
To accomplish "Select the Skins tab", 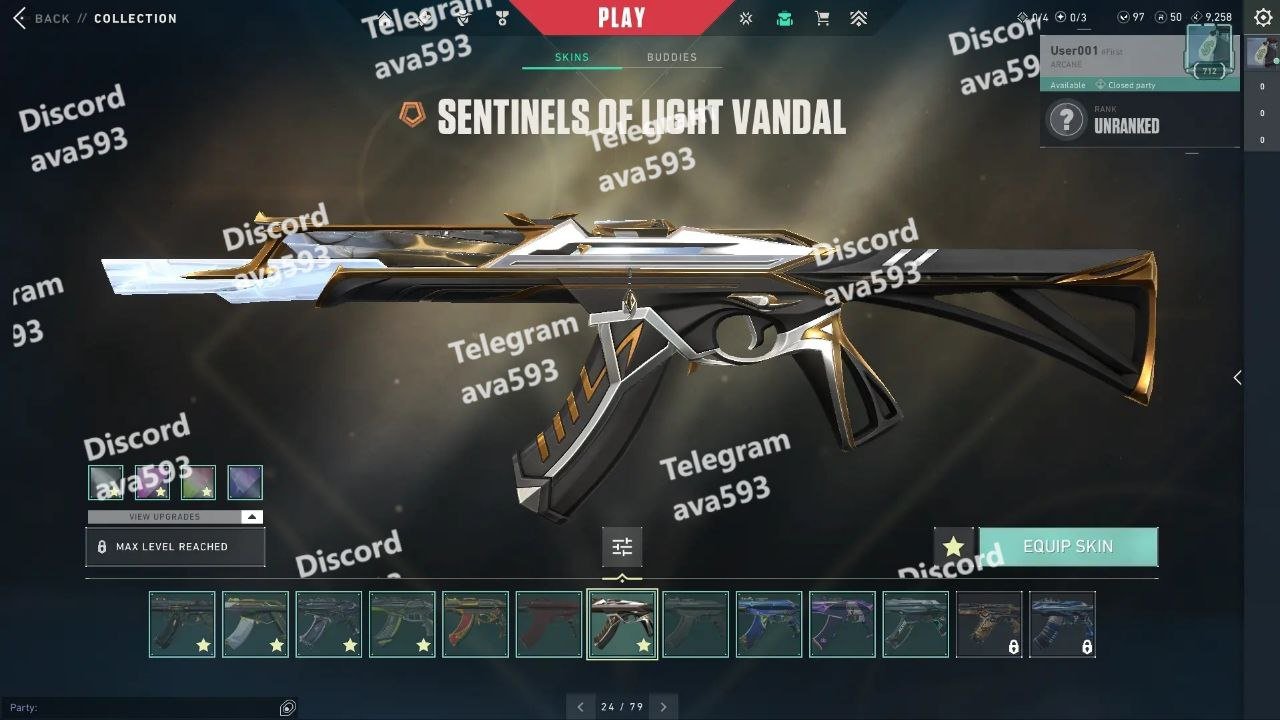I will click(x=572, y=57).
